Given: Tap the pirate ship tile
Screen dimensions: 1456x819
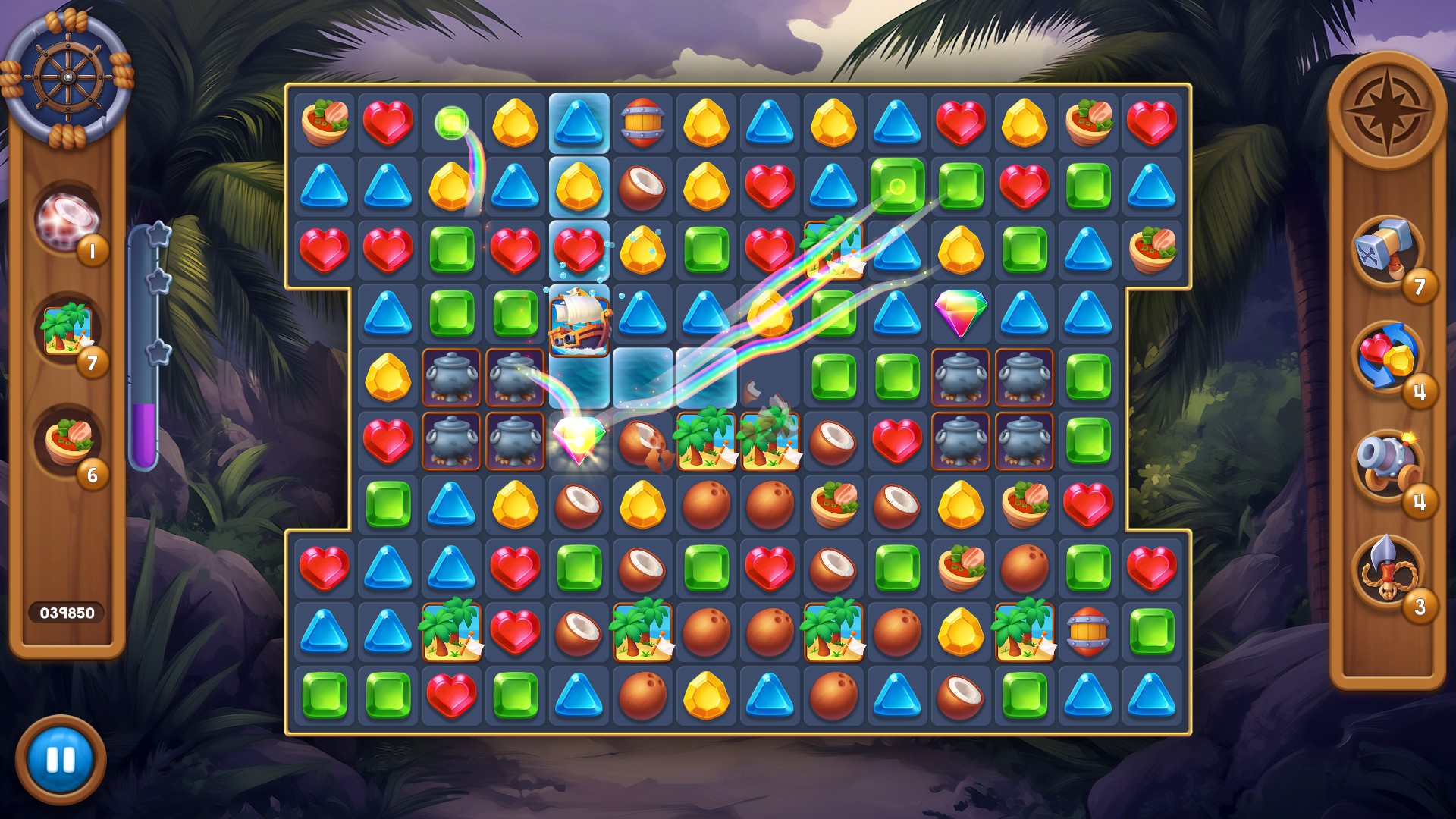Looking at the screenshot, I should point(579,322).
